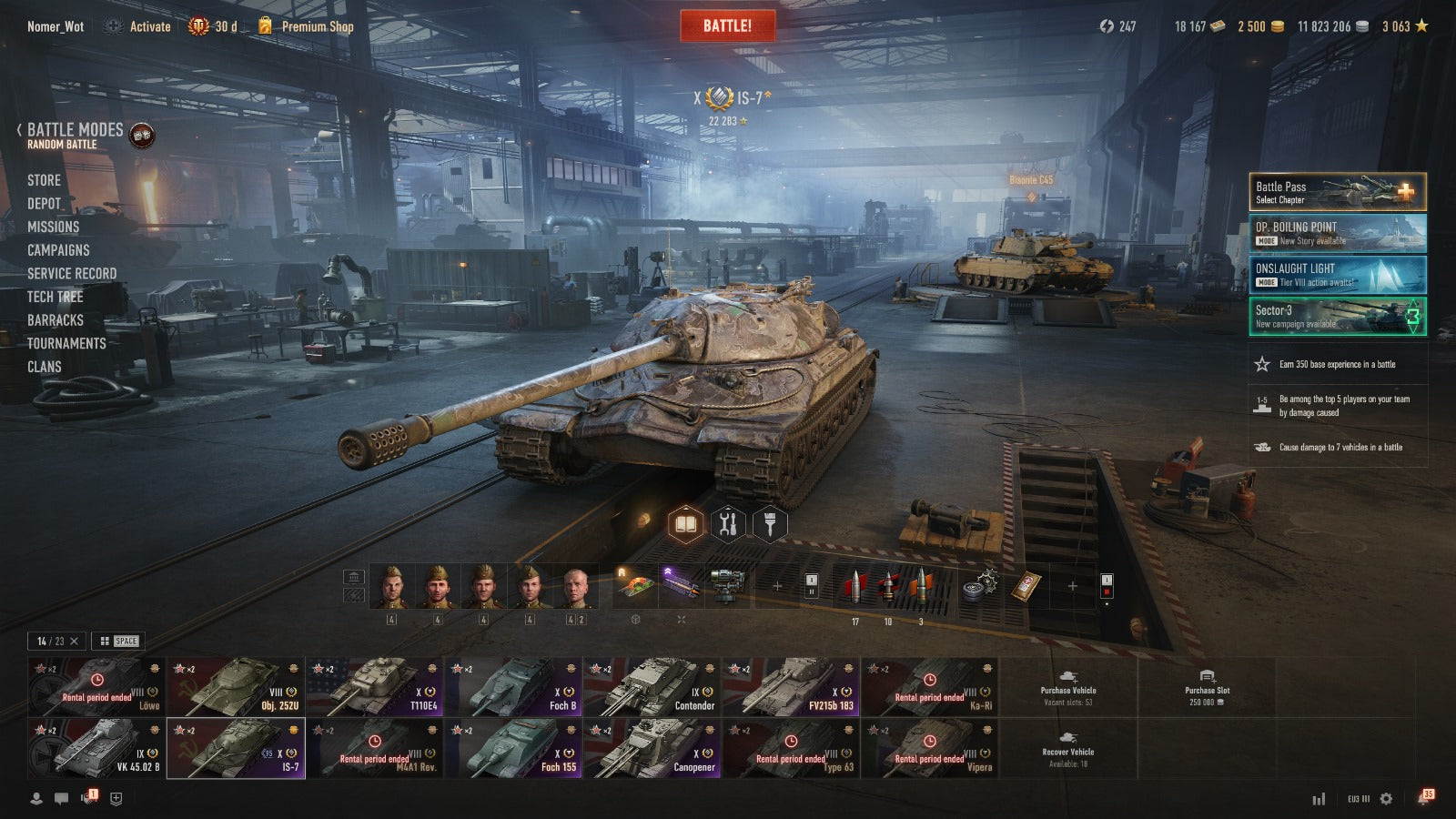Show the Service Record

[71, 273]
